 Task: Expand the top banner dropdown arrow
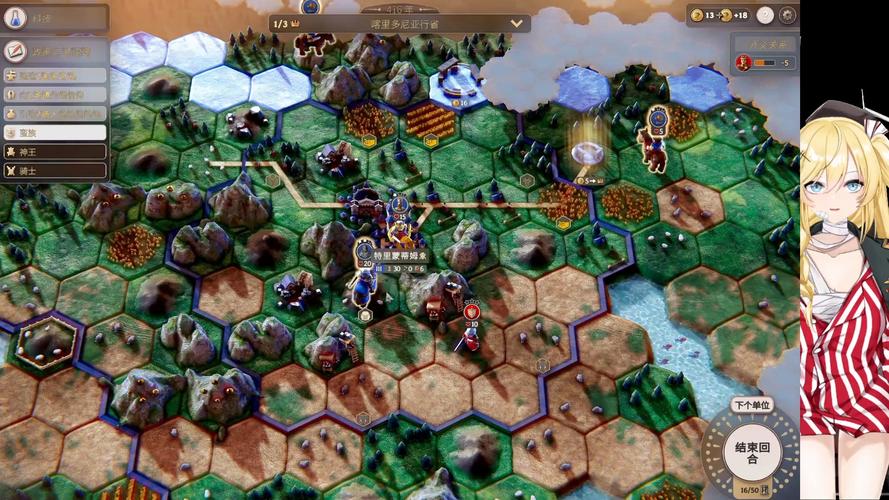[x=517, y=23]
